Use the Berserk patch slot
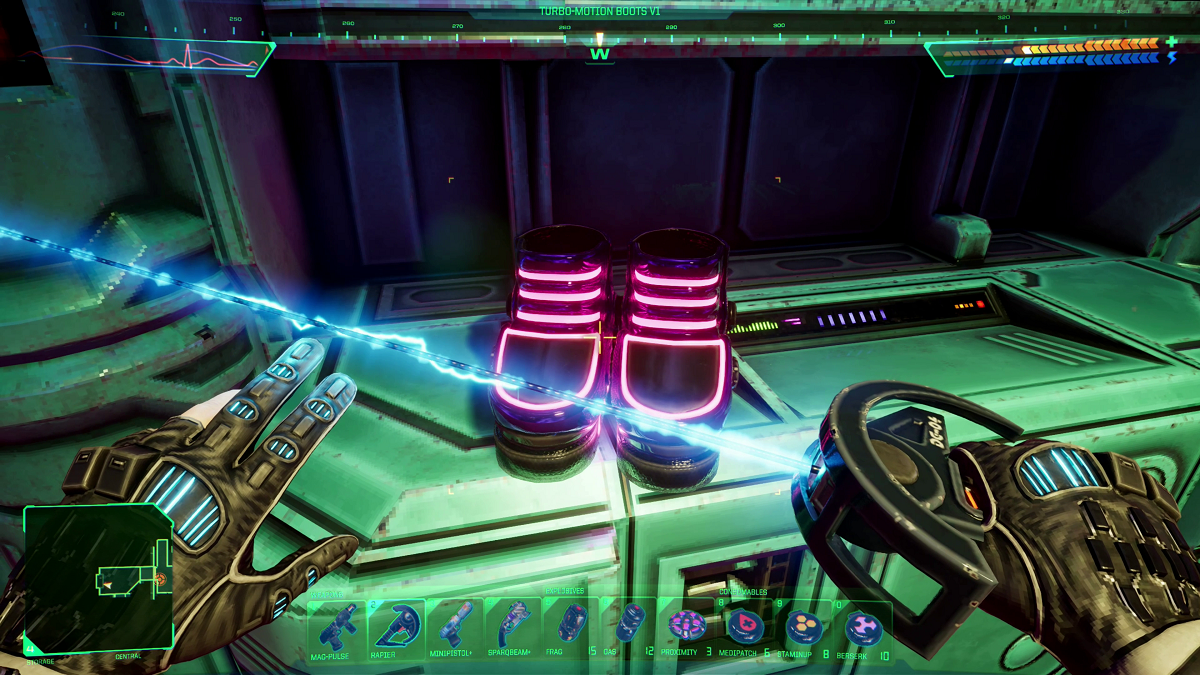Image resolution: width=1200 pixels, height=675 pixels. click(x=862, y=626)
